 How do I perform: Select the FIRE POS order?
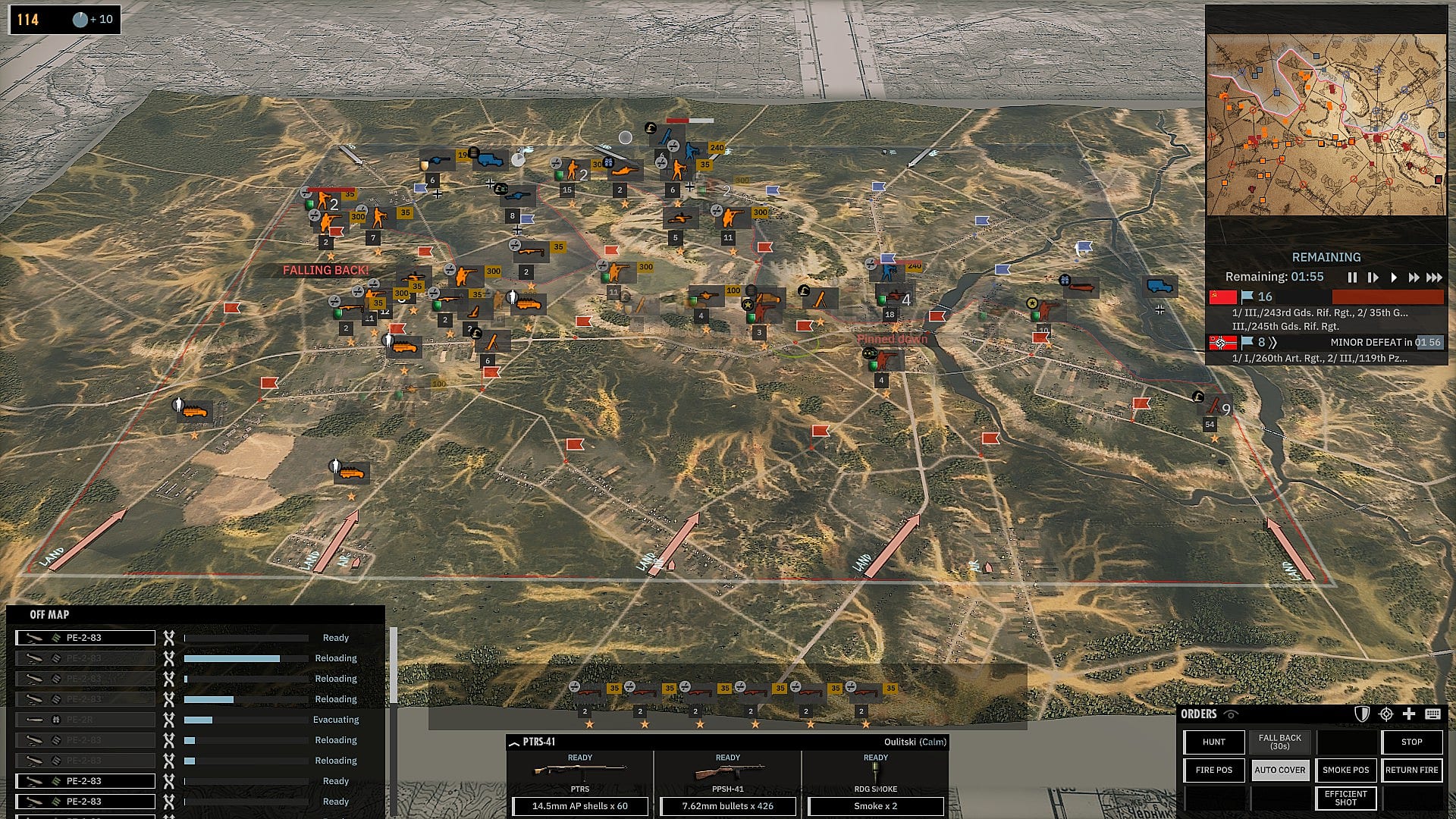tap(1213, 770)
